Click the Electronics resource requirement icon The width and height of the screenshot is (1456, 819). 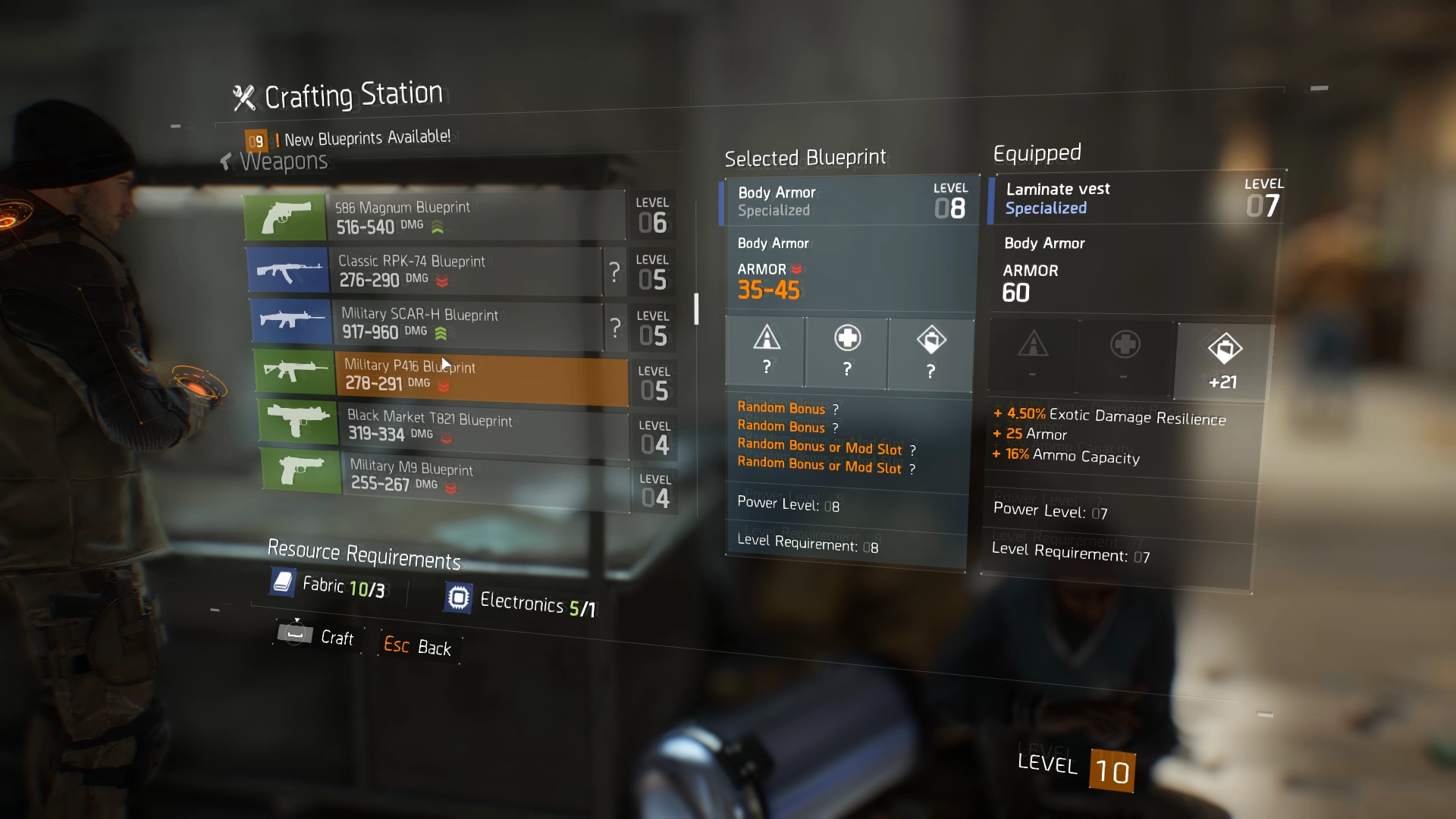point(458,598)
